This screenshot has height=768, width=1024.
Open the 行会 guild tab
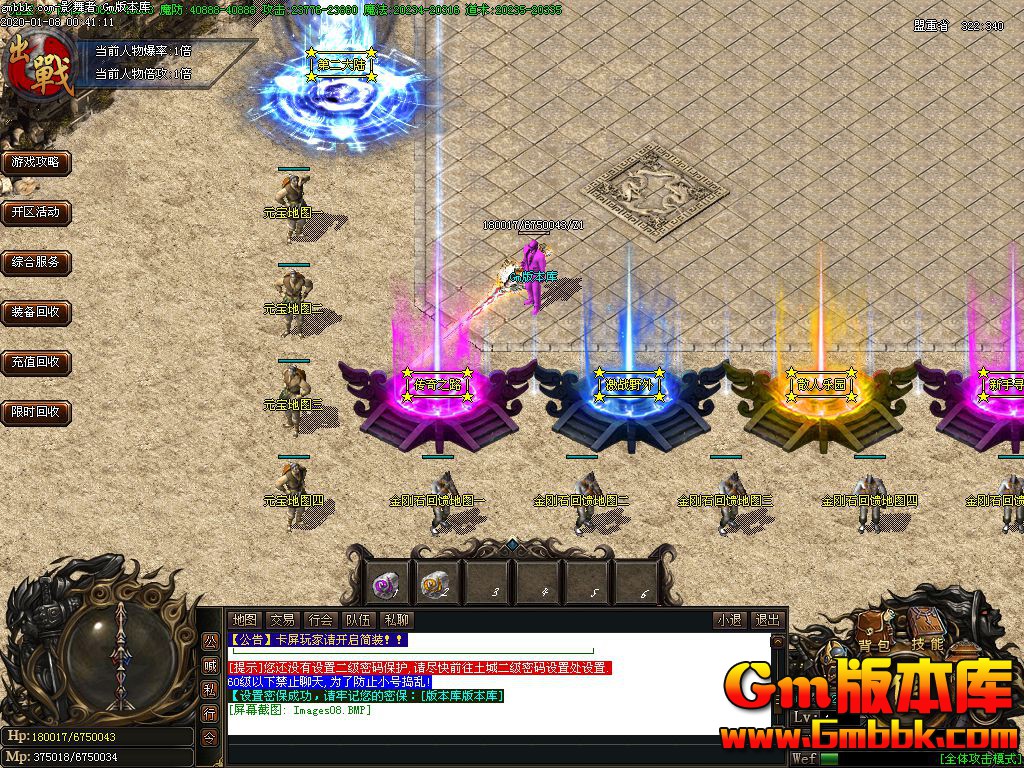[320, 620]
